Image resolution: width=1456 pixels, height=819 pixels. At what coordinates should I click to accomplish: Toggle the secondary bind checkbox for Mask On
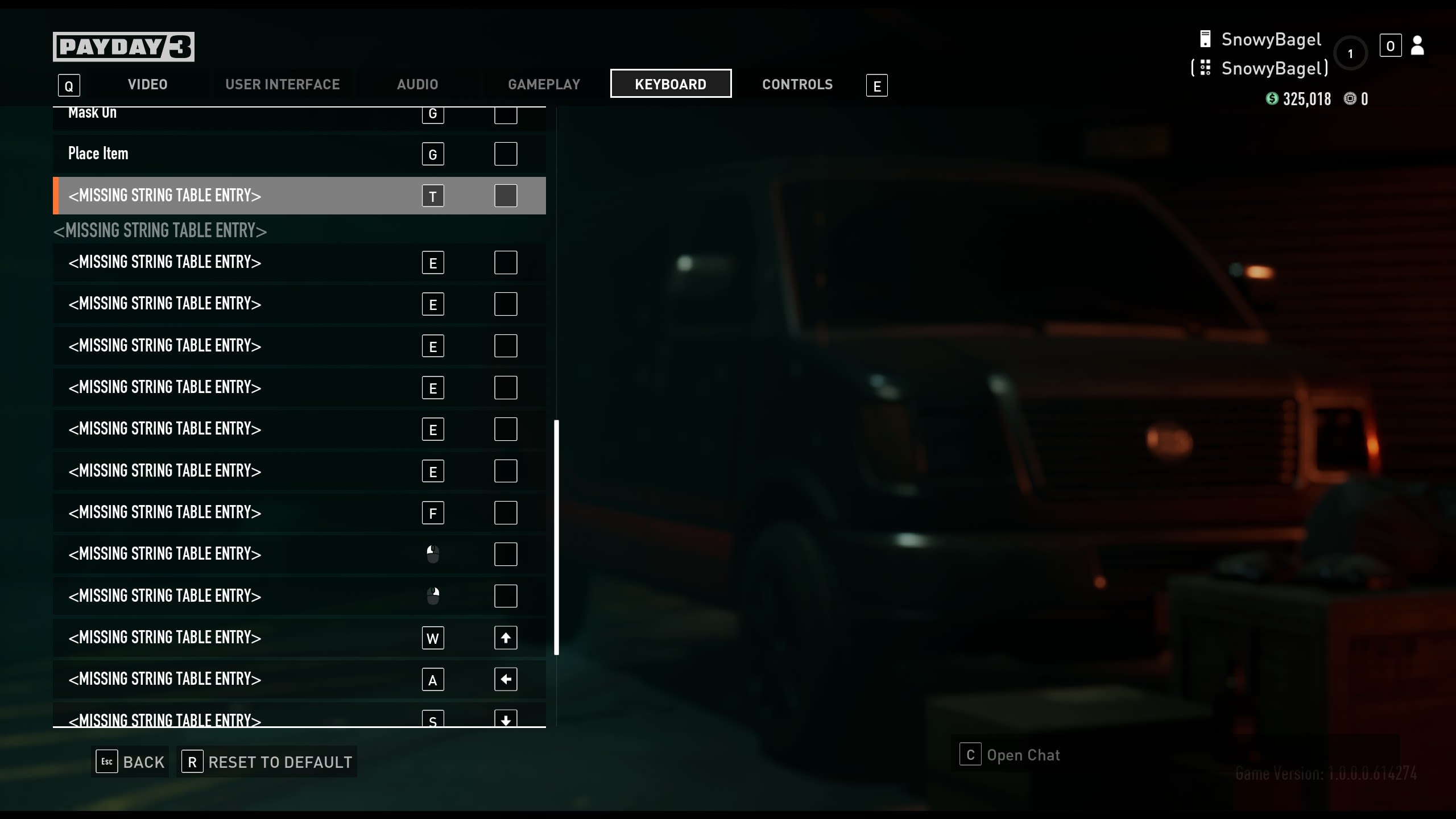[x=505, y=115]
